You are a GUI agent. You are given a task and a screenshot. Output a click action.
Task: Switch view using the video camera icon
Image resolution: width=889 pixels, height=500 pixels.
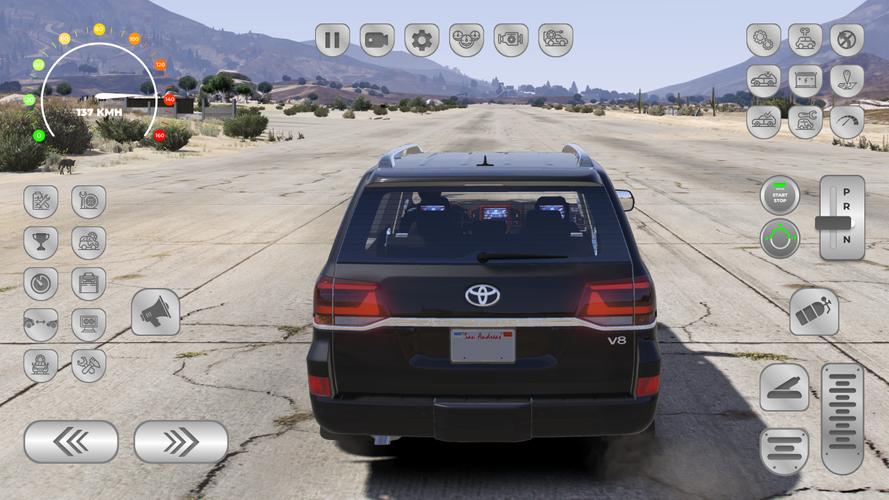[377, 40]
